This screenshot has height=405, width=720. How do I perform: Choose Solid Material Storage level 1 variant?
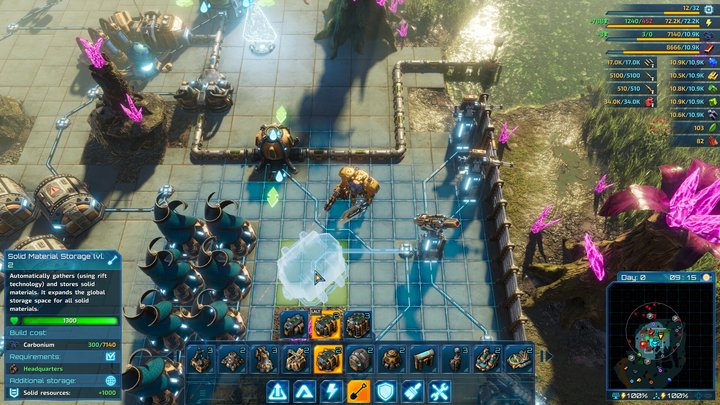pyautogui.click(x=293, y=326)
